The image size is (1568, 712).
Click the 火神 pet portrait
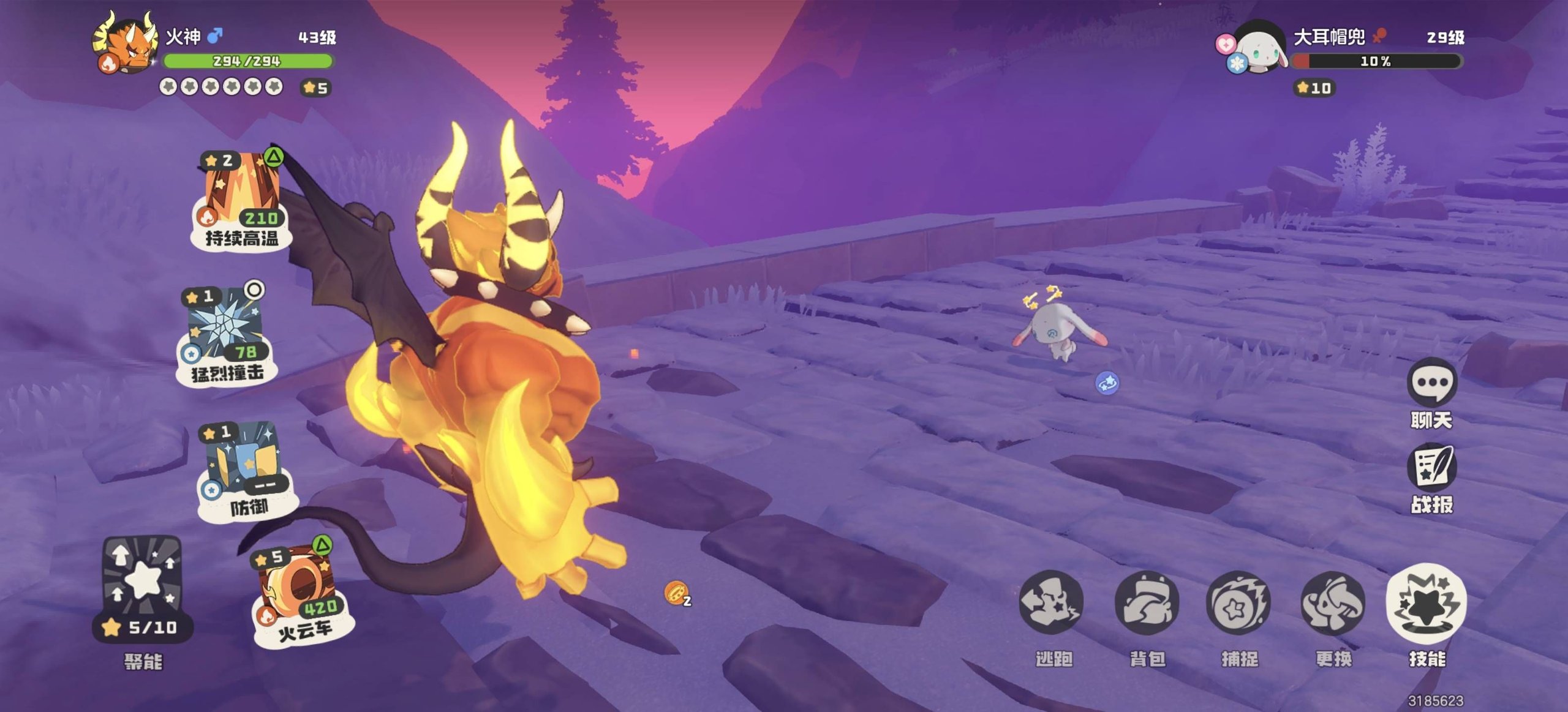tap(125, 44)
